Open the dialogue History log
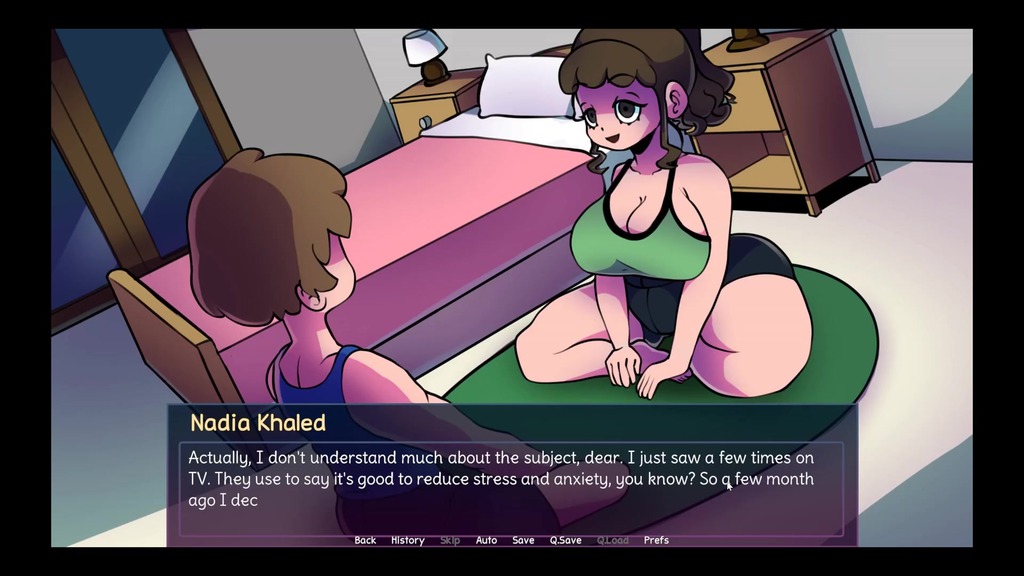 [407, 540]
